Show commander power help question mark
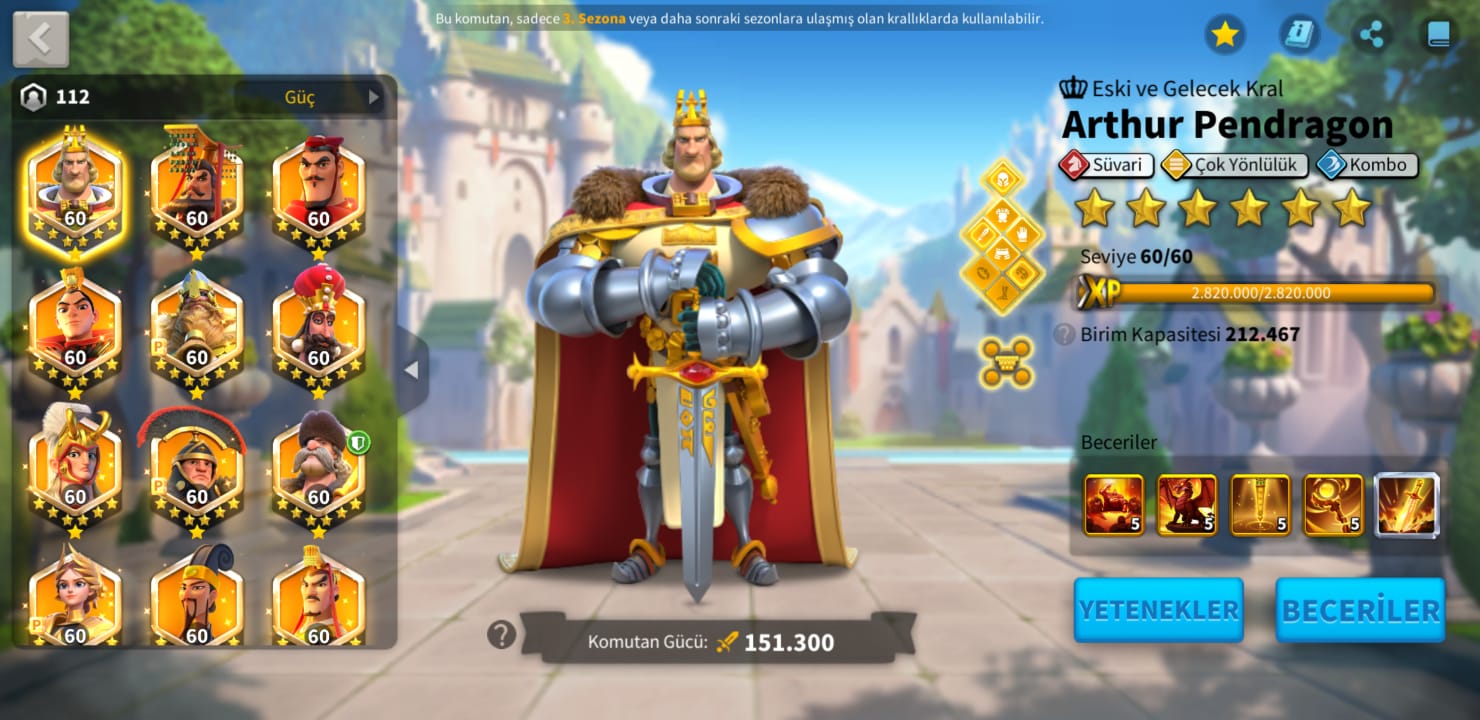Viewport: 1480px width, 720px height. tap(501, 634)
